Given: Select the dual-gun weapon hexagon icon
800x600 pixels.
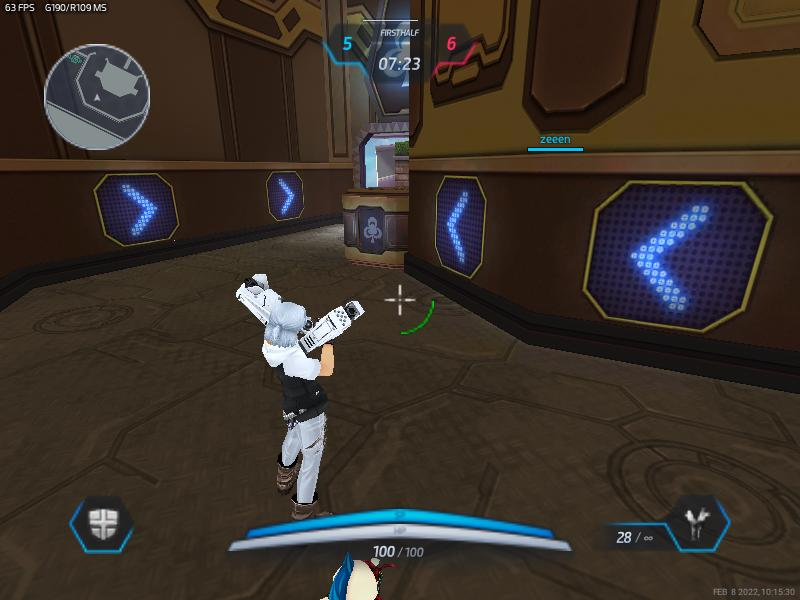Looking at the screenshot, I should [697, 523].
